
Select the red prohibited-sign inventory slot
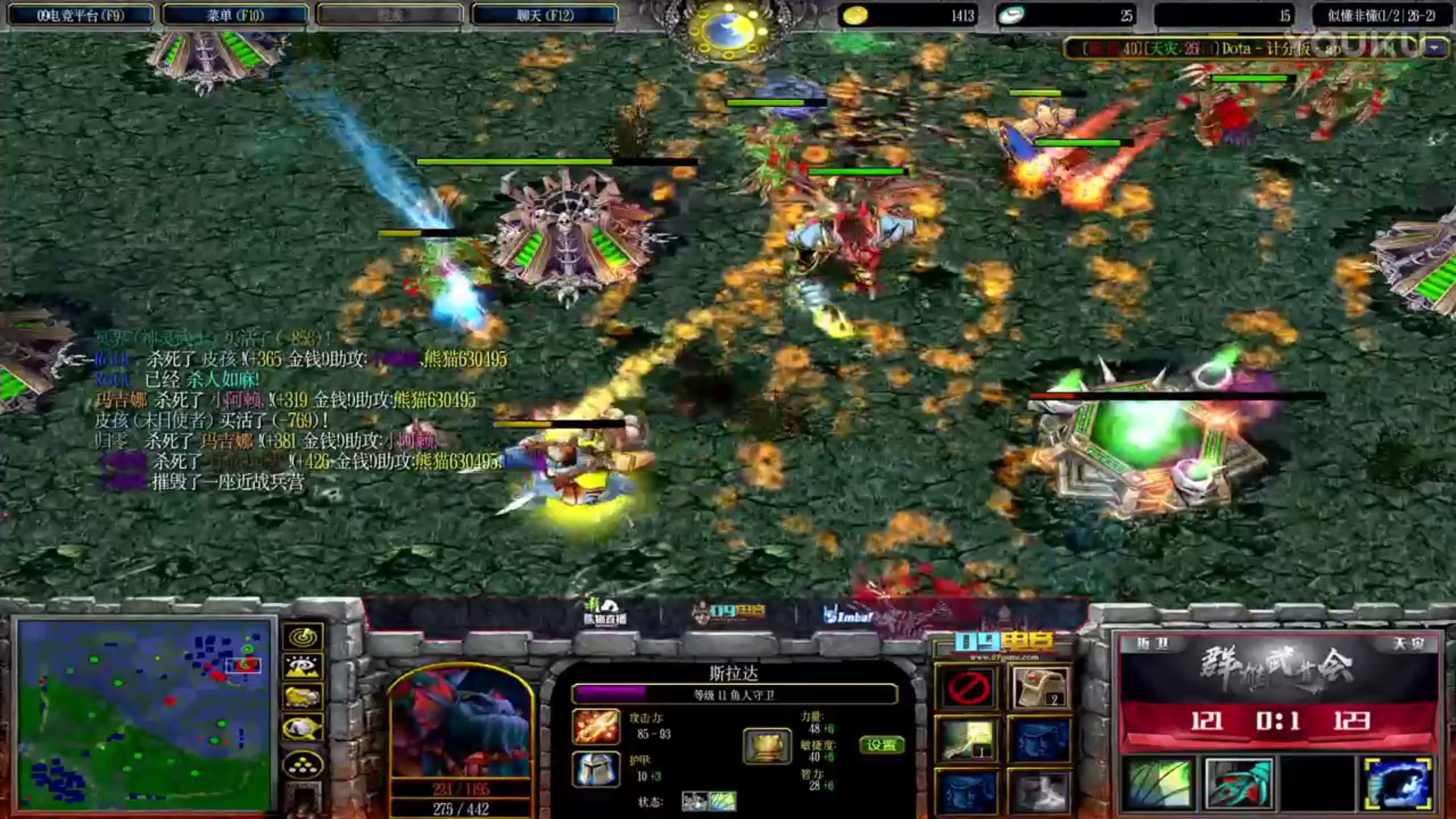pos(968,688)
